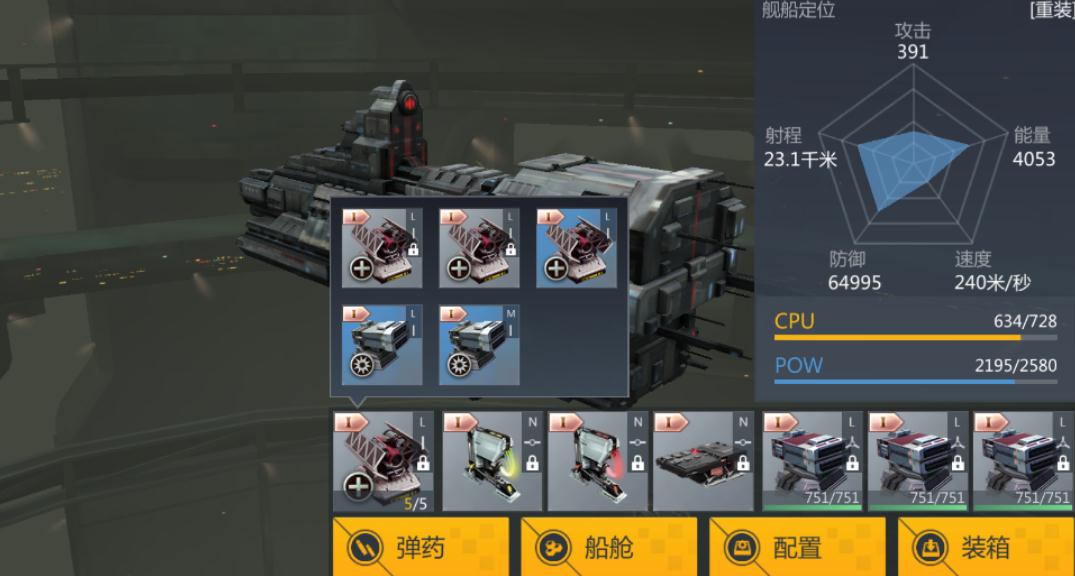Open the 配置 configuration menu
1075x576 pixels.
click(797, 547)
